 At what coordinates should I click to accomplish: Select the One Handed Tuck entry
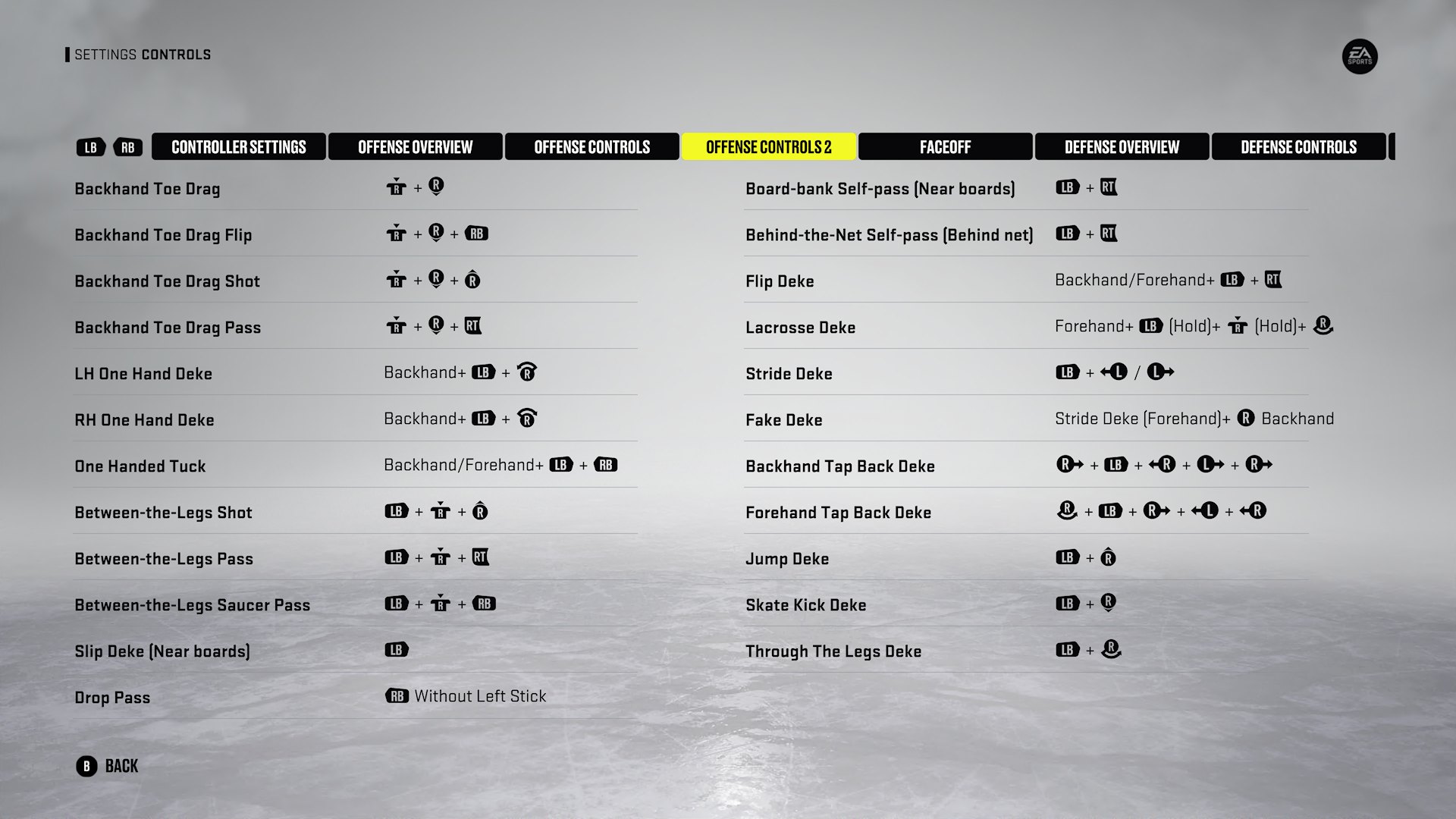pyautogui.click(x=140, y=466)
